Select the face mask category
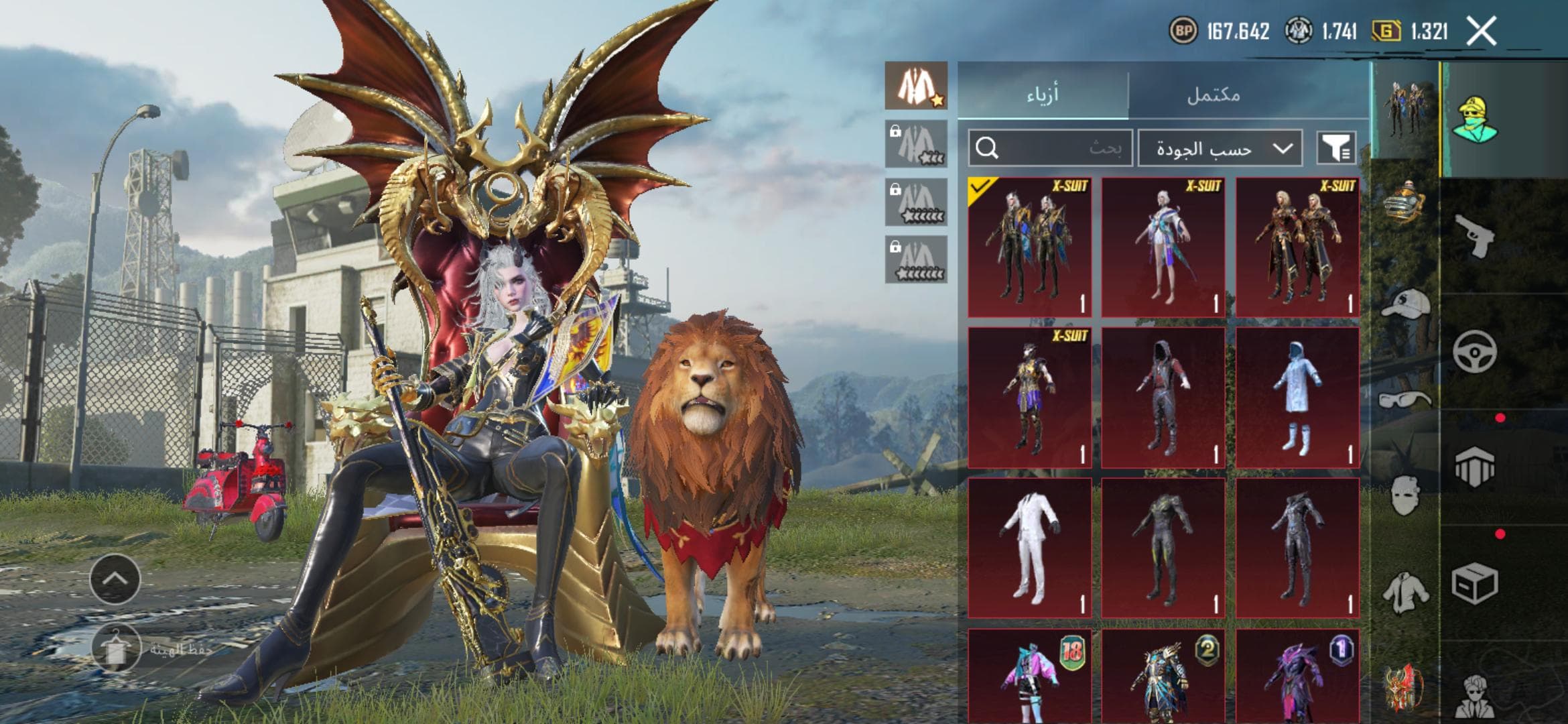This screenshot has height=724, width=1568. pos(1404,495)
